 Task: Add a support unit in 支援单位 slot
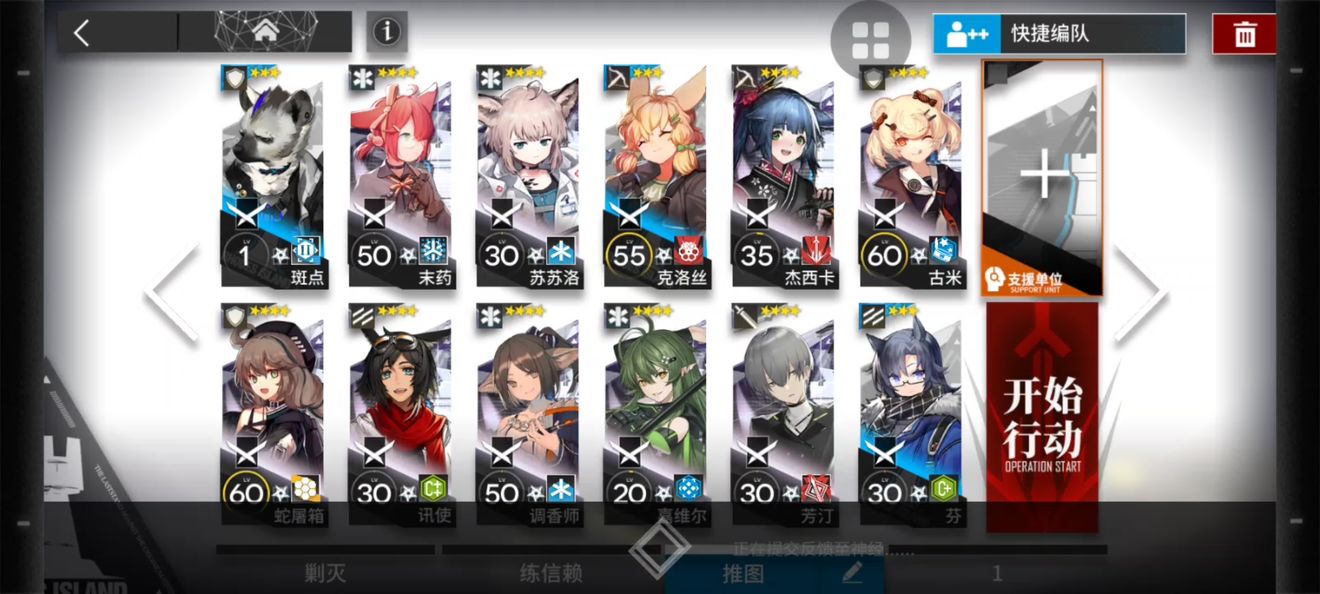click(x=1043, y=178)
